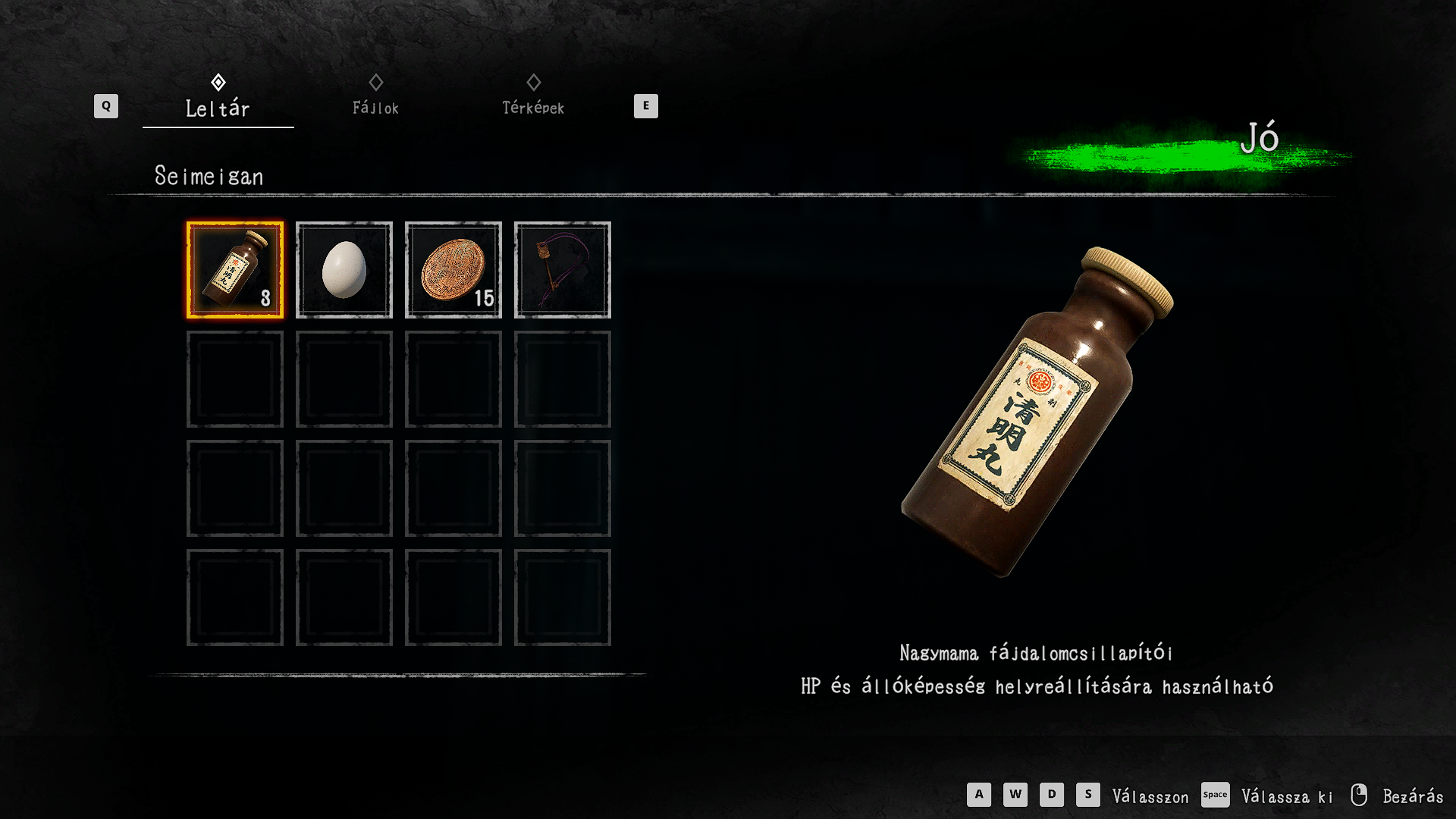Select the Seimeigan medicine bottle slot
Image resolution: width=1456 pixels, height=819 pixels.
tap(235, 270)
